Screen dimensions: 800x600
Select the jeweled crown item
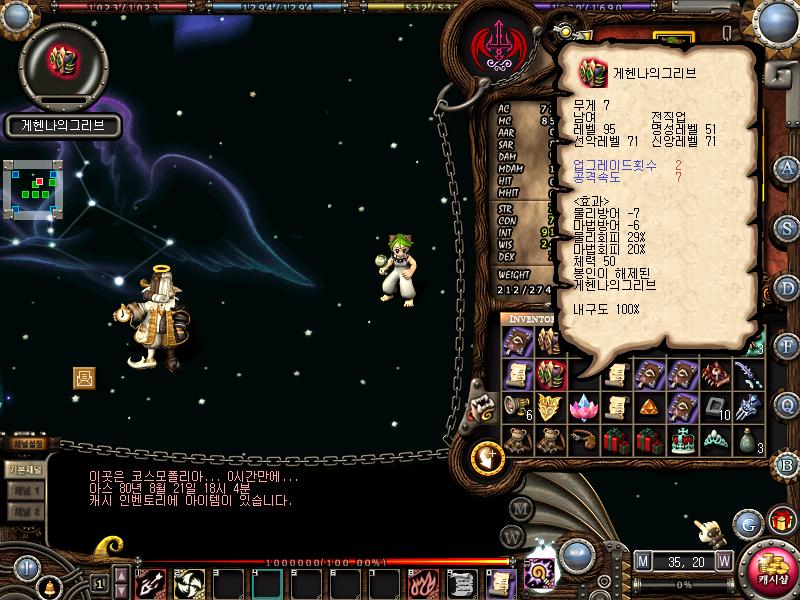point(684,439)
